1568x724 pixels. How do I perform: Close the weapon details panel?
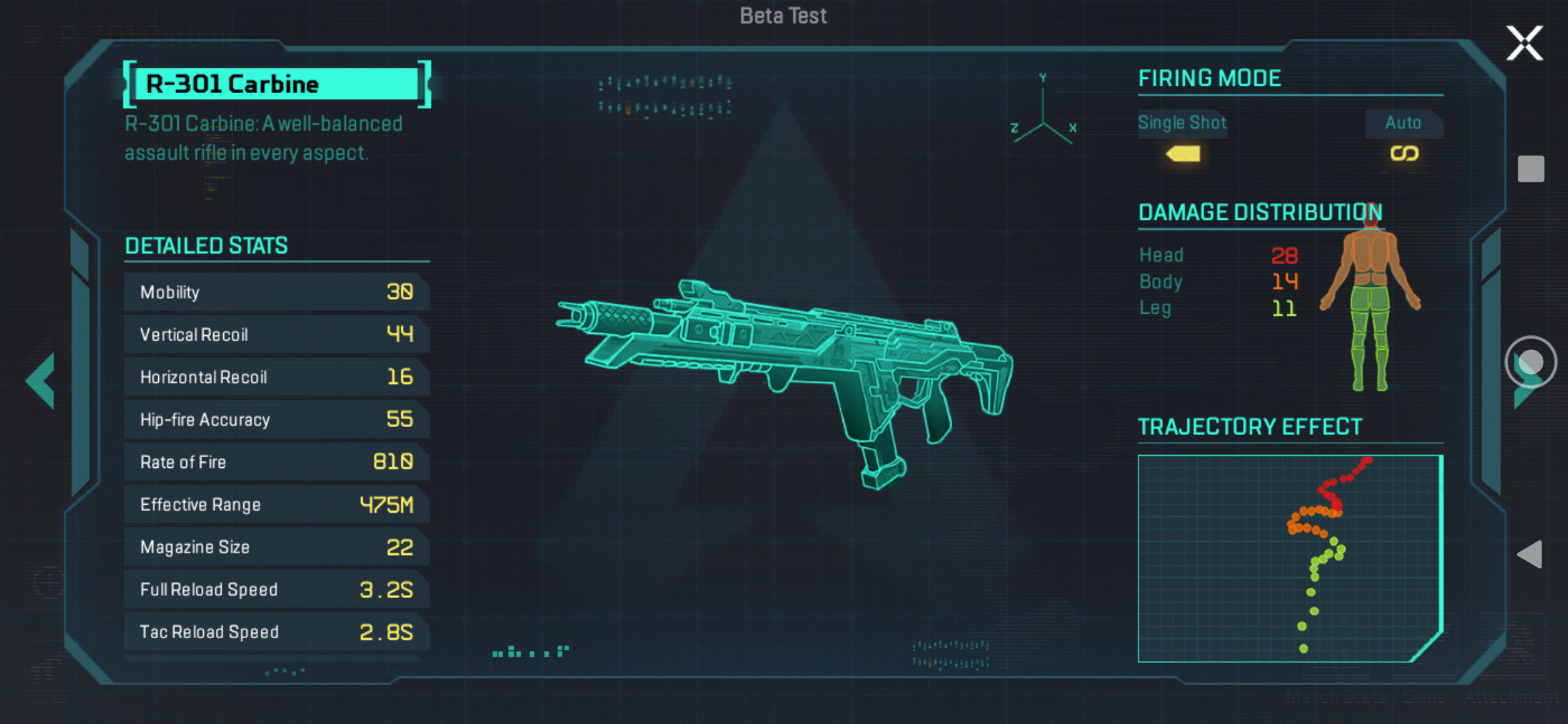(1524, 44)
